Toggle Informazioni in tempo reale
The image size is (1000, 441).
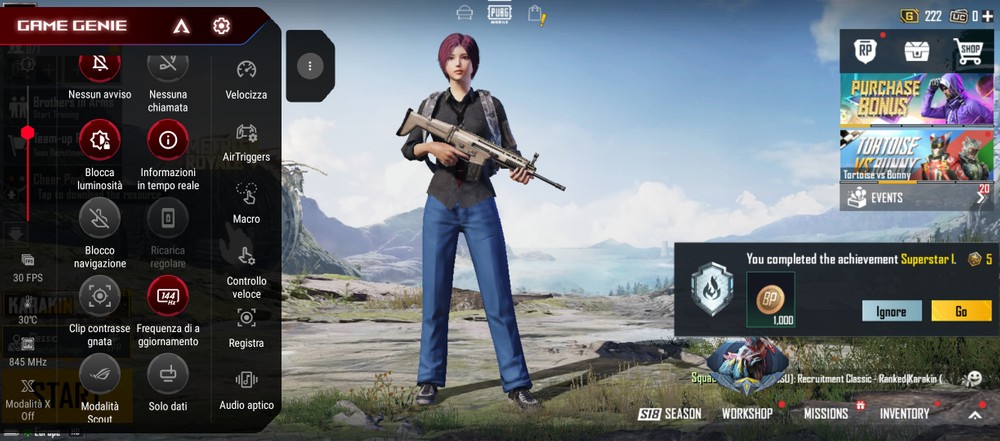pos(168,141)
